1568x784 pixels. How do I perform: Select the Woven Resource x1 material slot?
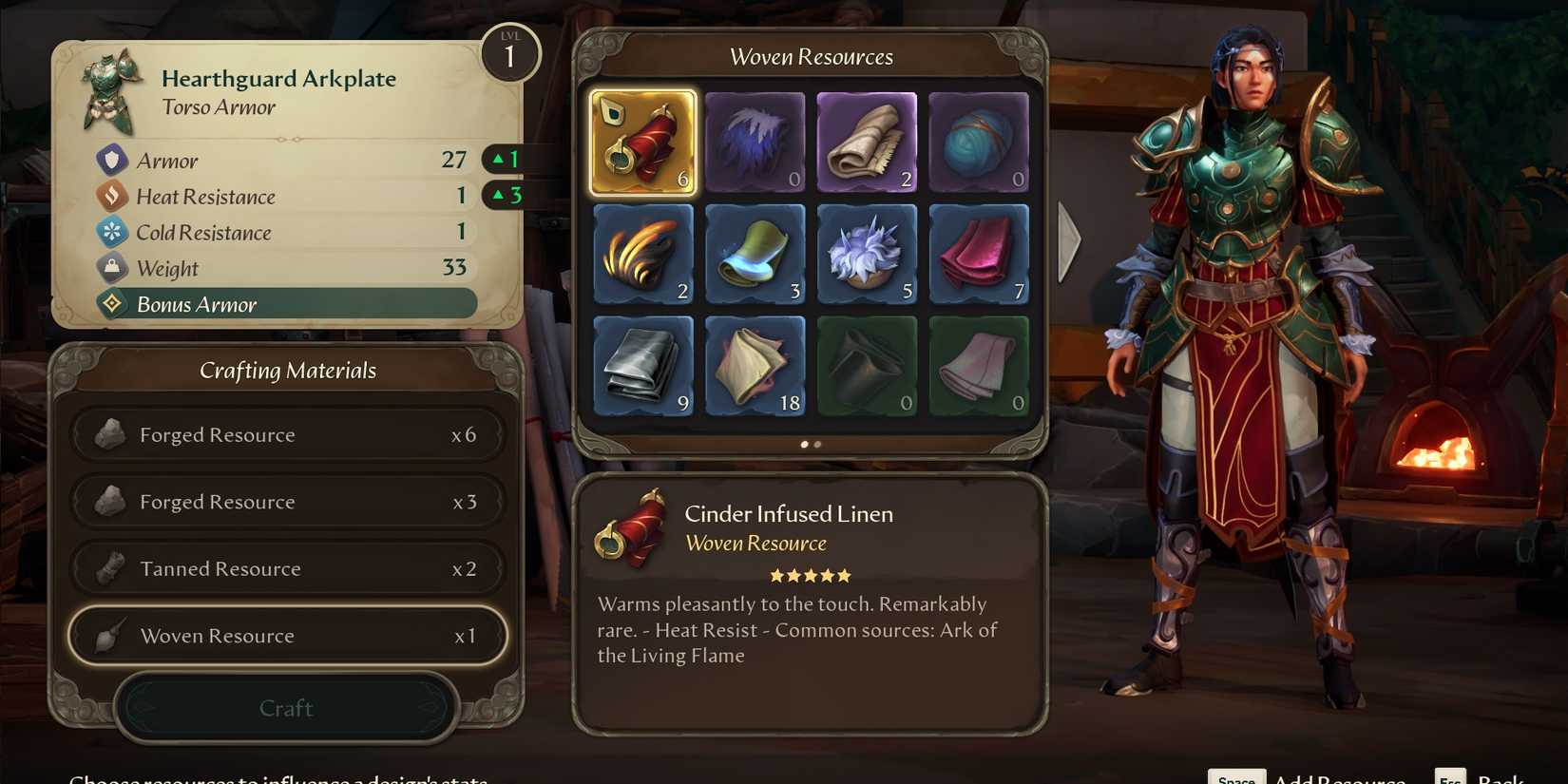click(x=287, y=636)
